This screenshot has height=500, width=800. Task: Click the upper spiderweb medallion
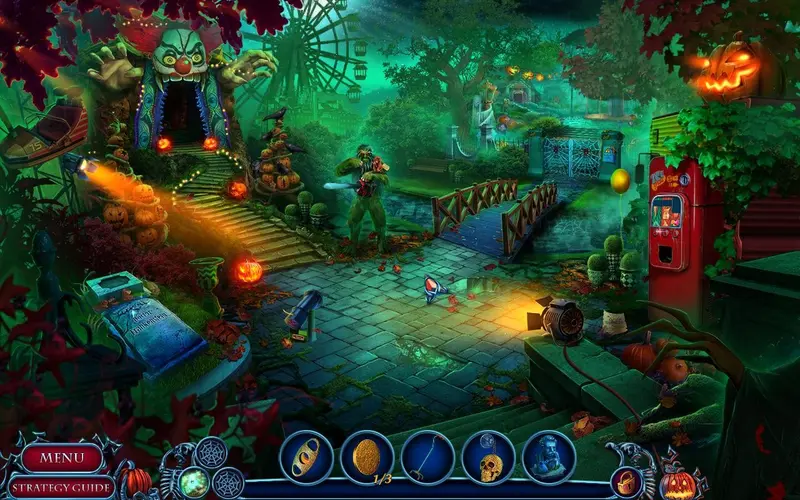[x=210, y=453]
